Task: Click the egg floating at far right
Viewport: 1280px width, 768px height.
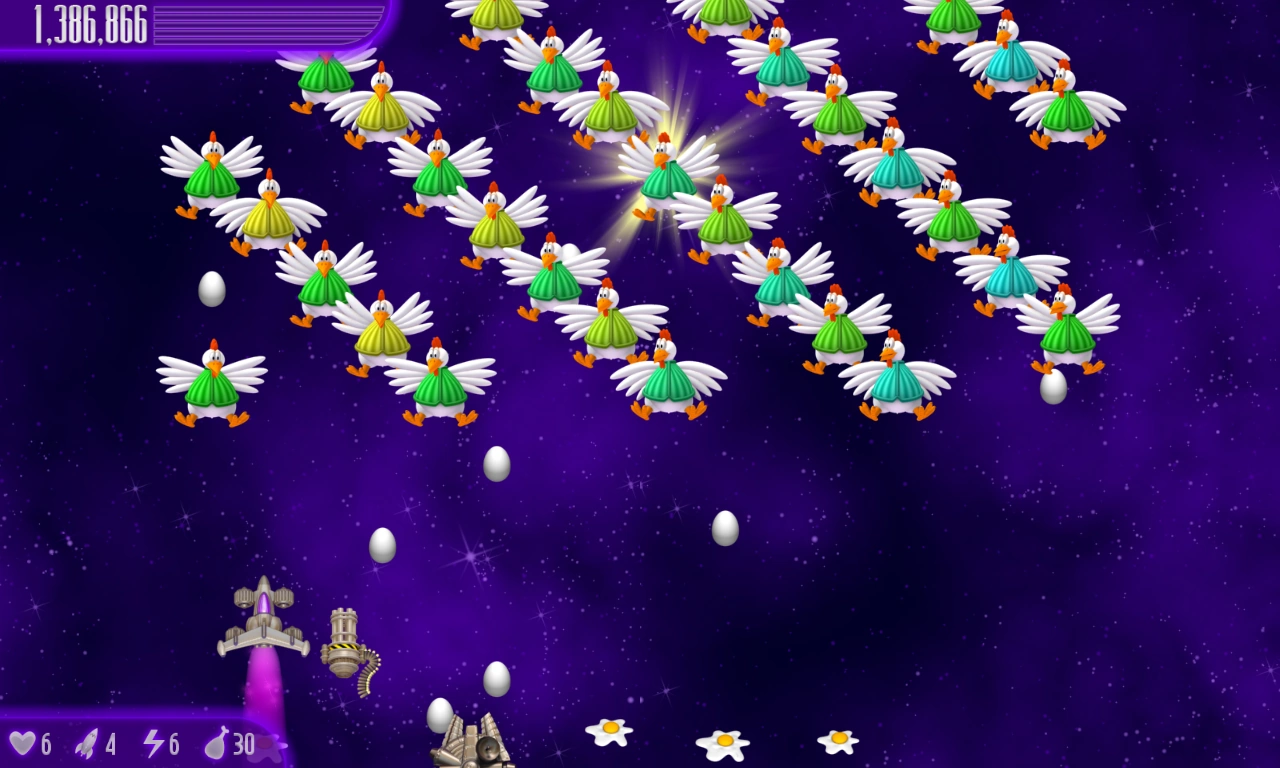Action: tap(1055, 388)
